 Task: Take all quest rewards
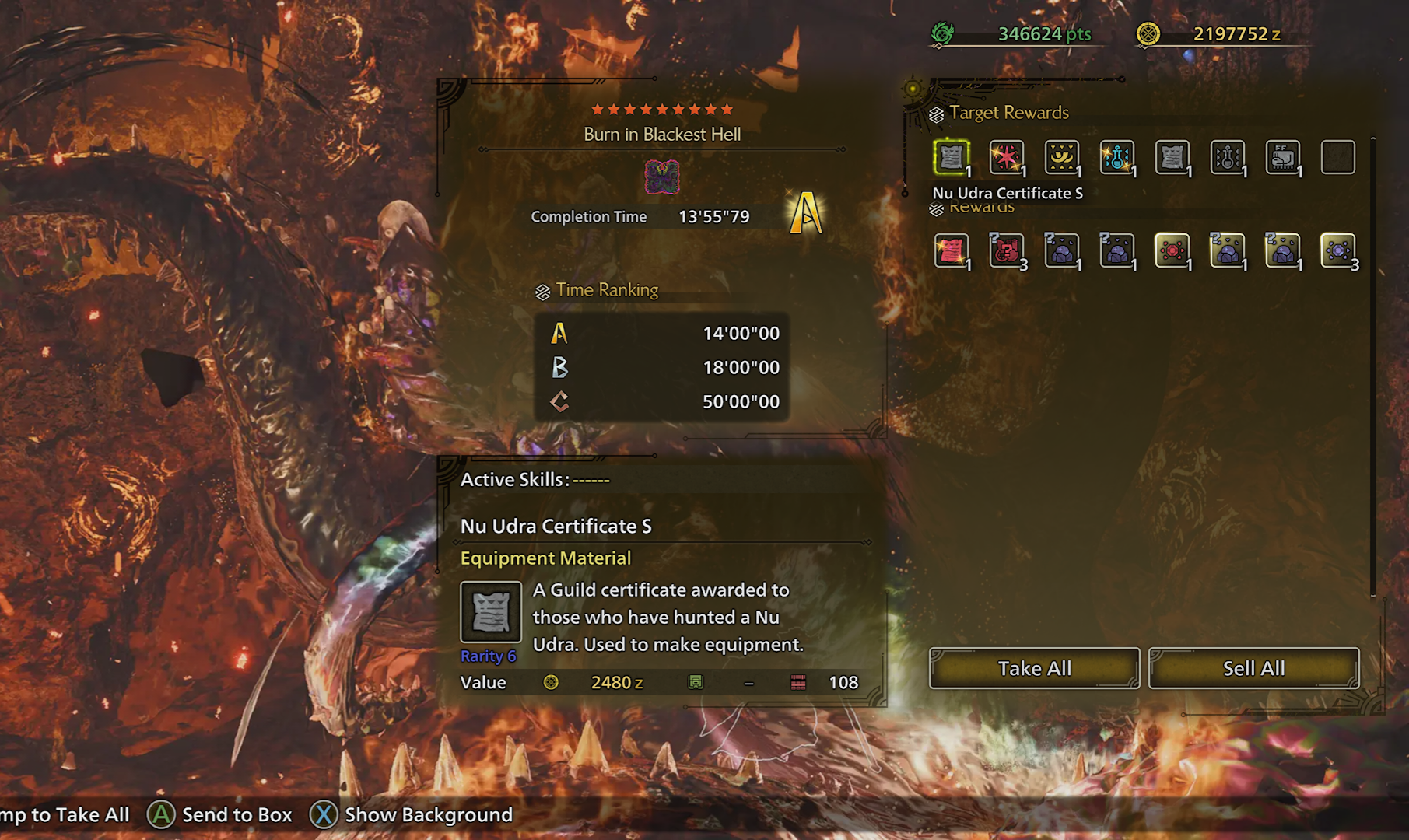(1034, 668)
